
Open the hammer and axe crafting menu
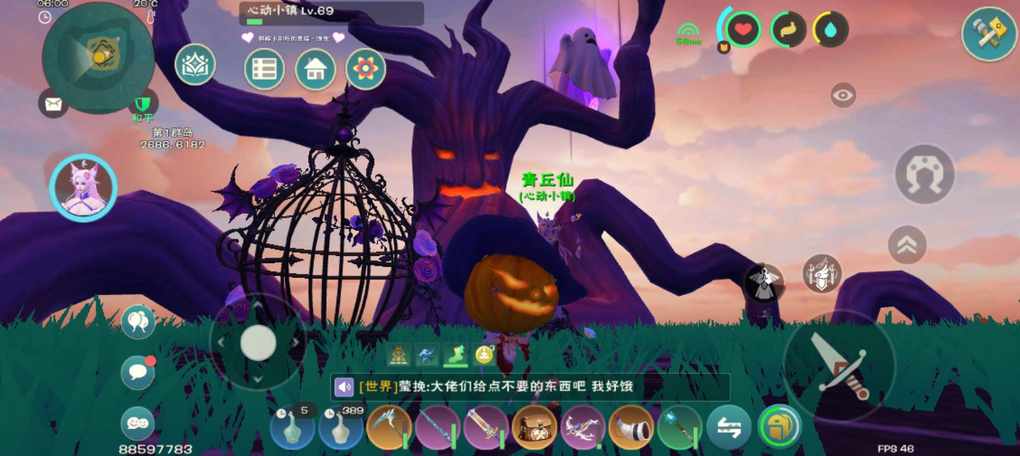[x=989, y=34]
